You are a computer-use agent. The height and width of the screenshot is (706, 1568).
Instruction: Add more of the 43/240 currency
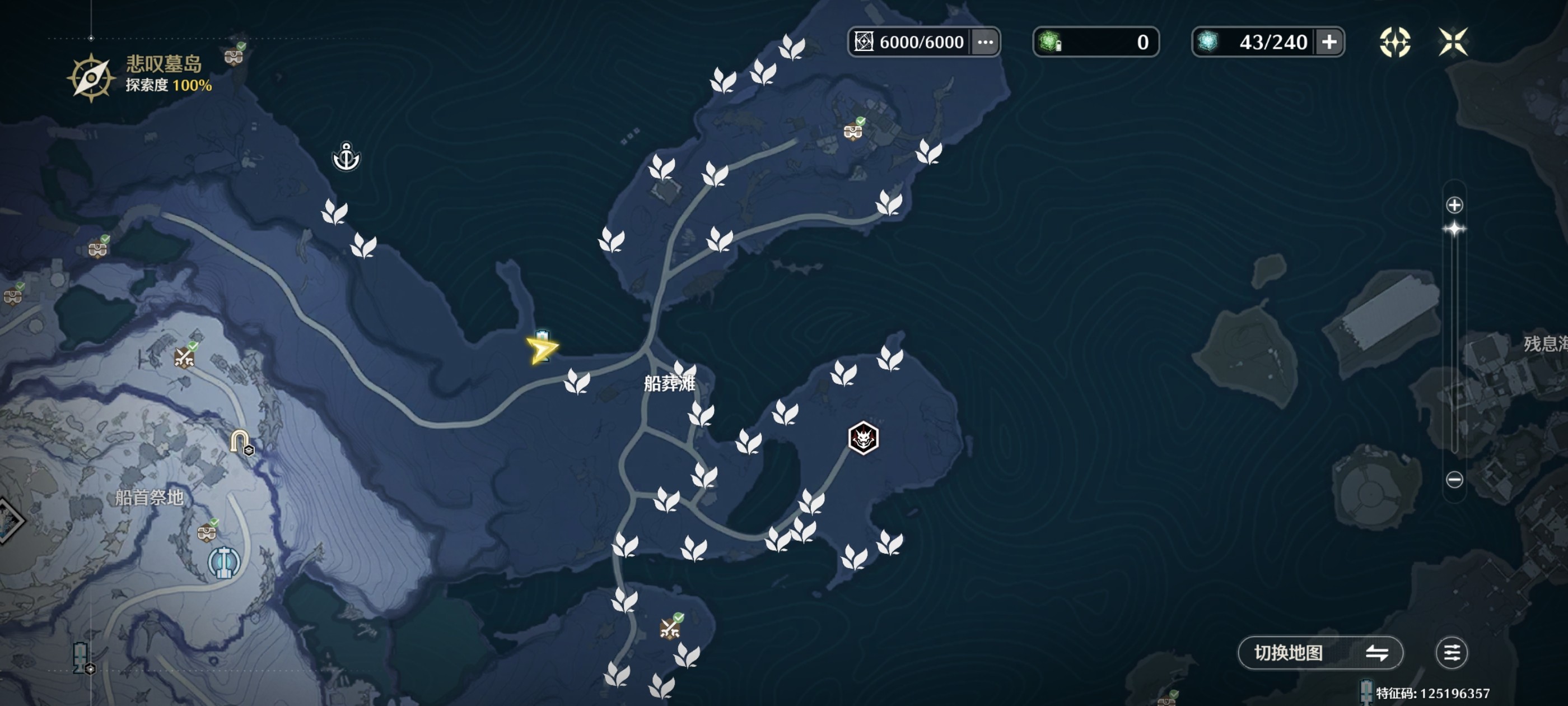click(1329, 42)
